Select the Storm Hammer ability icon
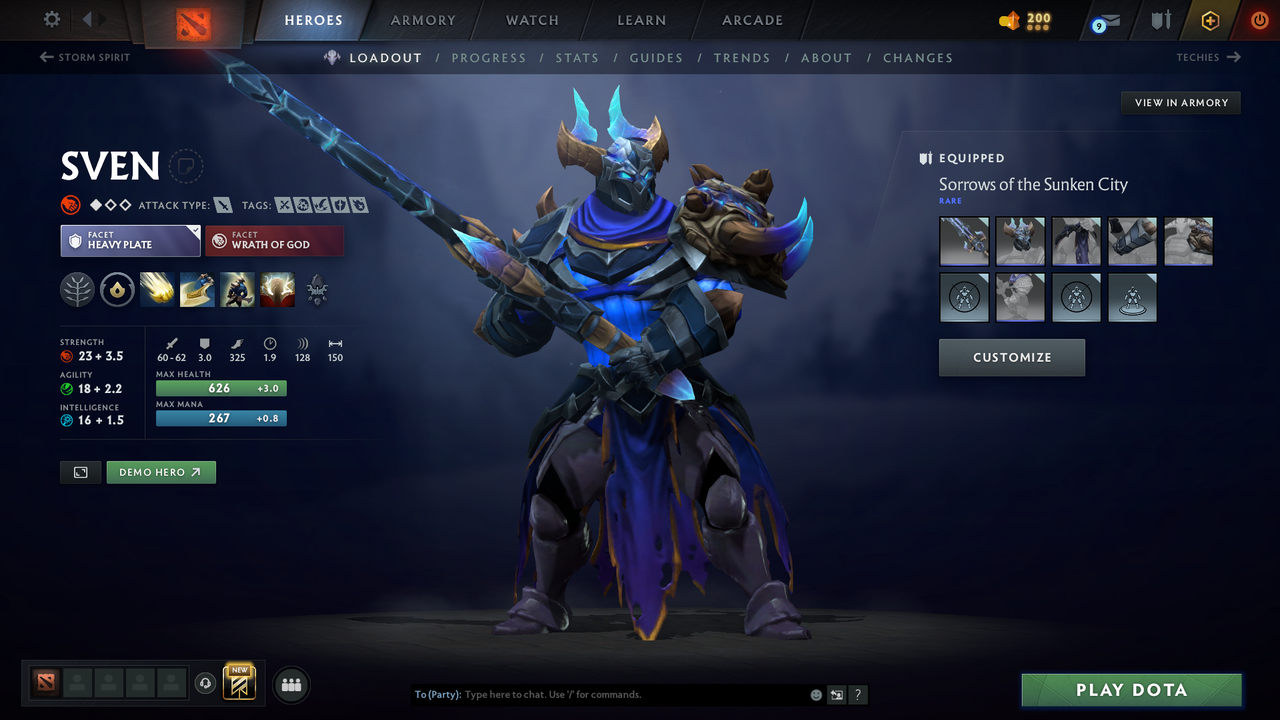The height and width of the screenshot is (720, 1280). click(157, 290)
